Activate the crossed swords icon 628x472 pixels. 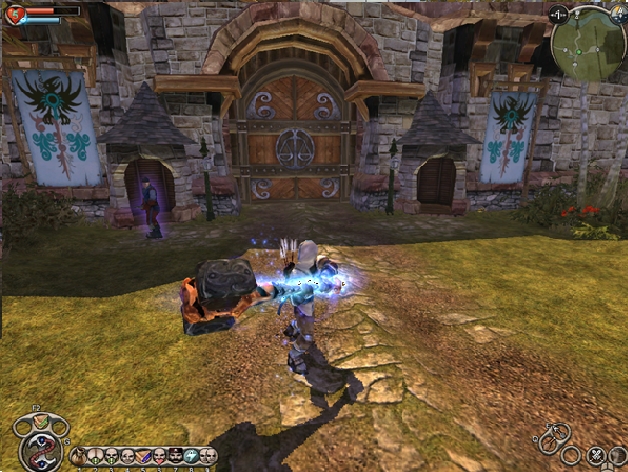(596, 455)
